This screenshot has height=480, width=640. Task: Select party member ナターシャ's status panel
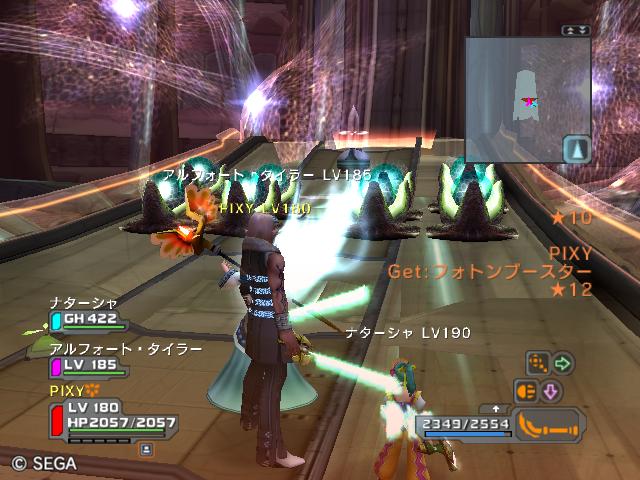86,319
